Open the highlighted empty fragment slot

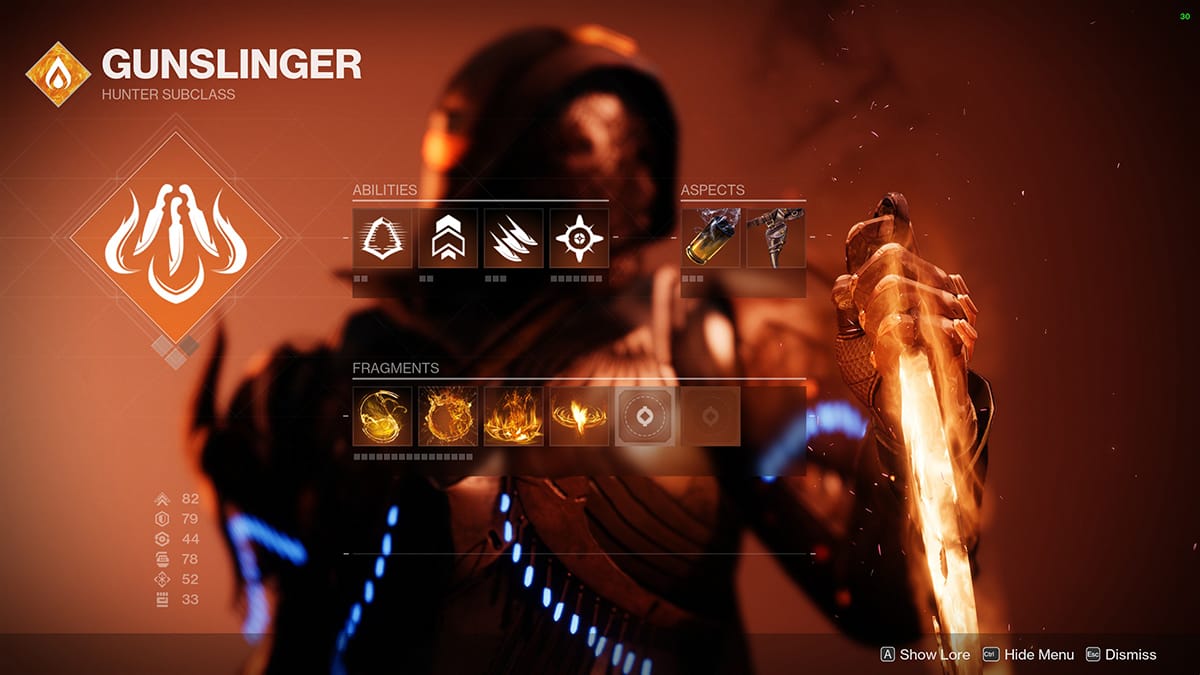pyautogui.click(x=645, y=416)
